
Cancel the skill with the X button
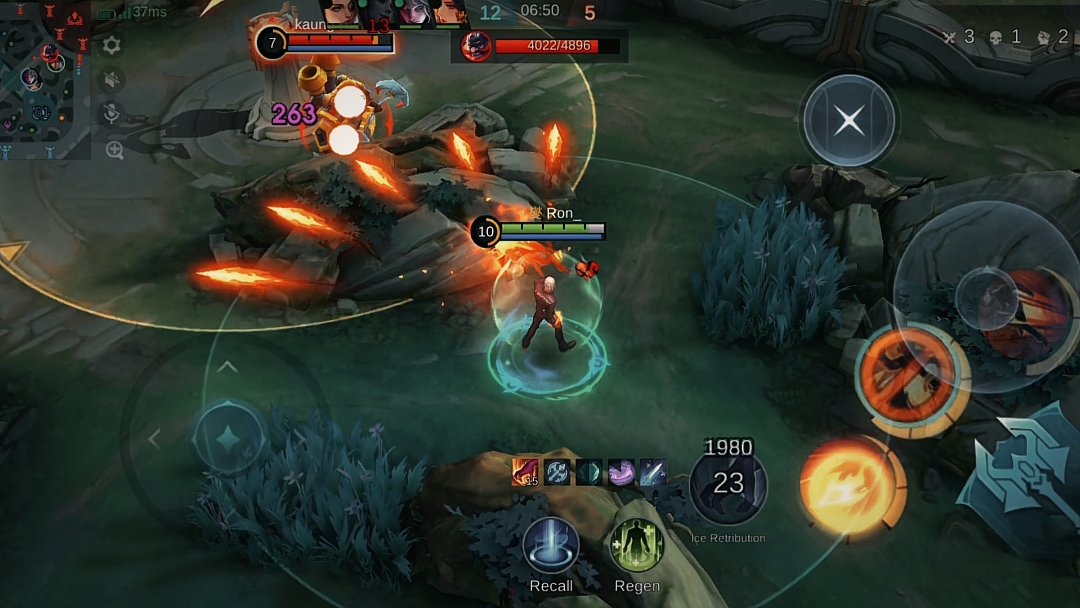(x=849, y=121)
